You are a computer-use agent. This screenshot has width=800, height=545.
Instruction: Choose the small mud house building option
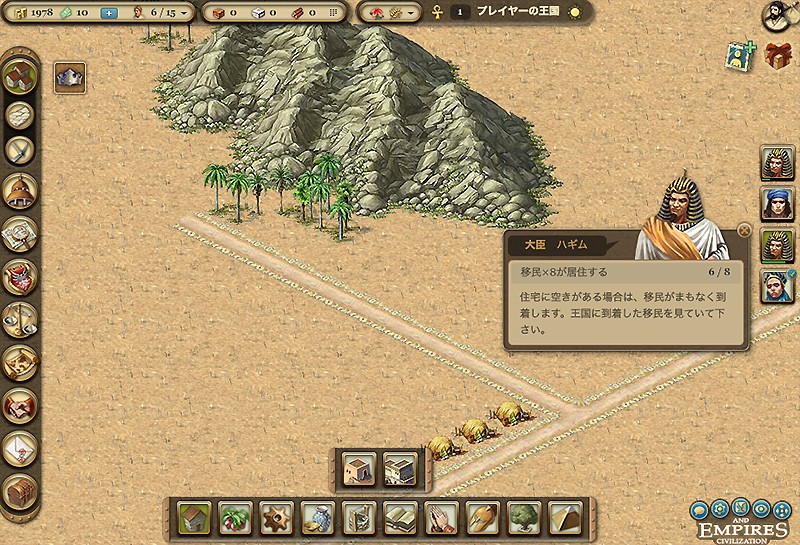click(x=358, y=469)
